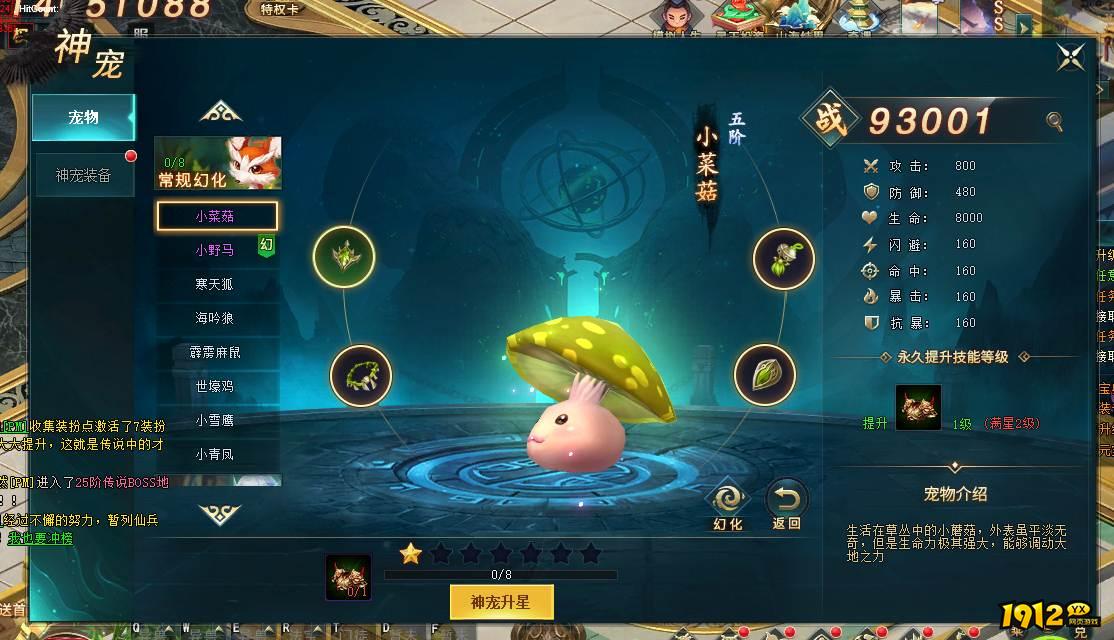Choose the 世壕鸡 pet entry
Image resolution: width=1114 pixels, height=640 pixels.
214,386
